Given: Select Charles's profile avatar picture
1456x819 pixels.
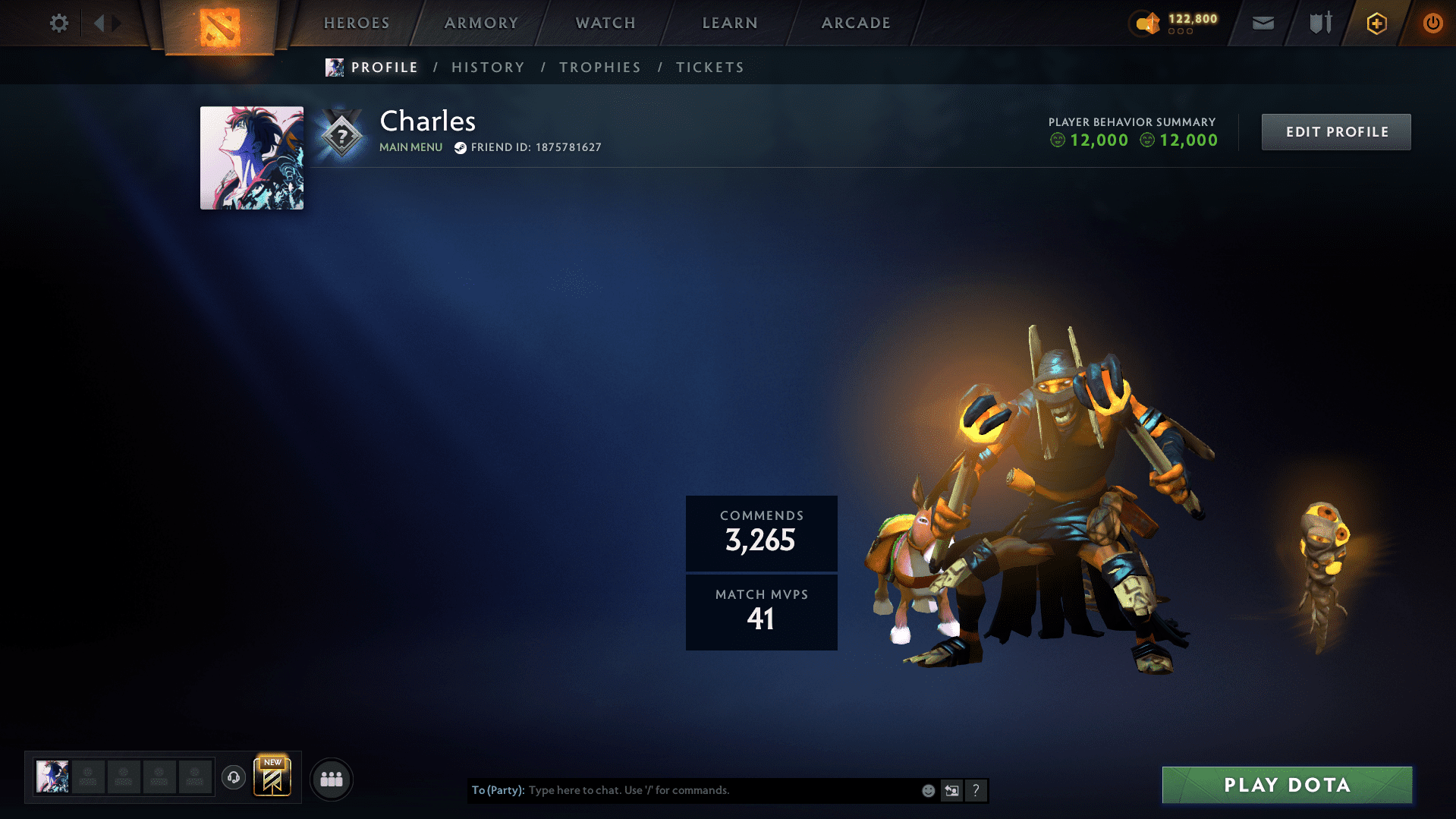Looking at the screenshot, I should (x=251, y=157).
